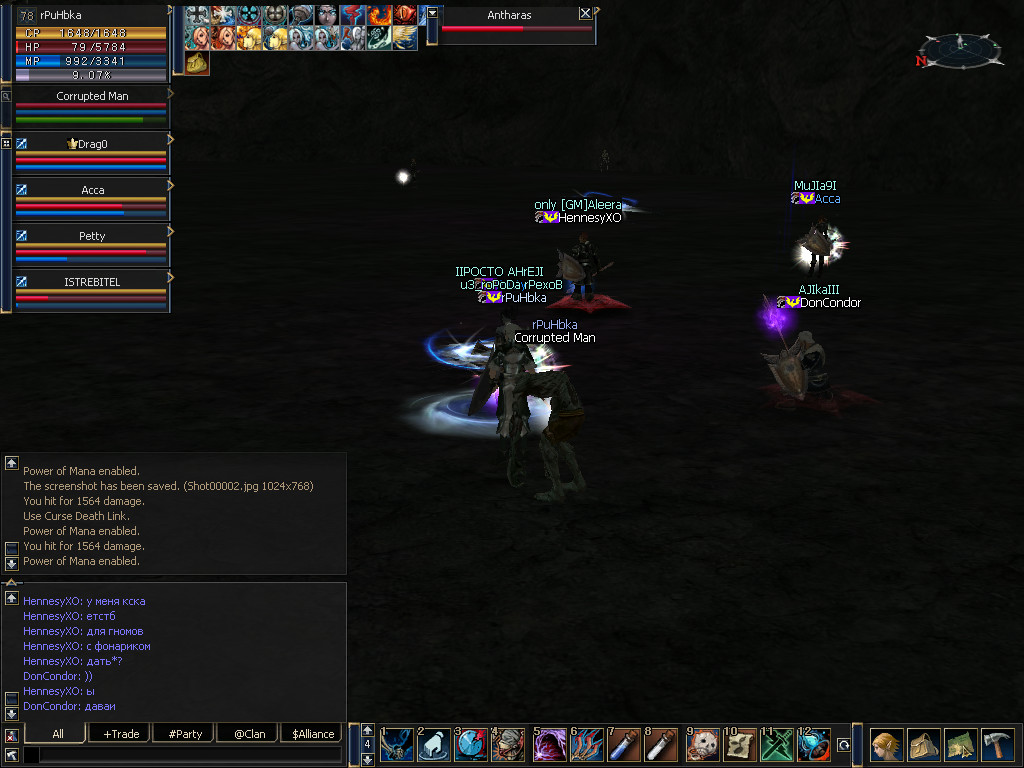The width and height of the screenshot is (1024, 768).
Task: Select the Corrupted Man summon panel
Action: (x=91, y=97)
